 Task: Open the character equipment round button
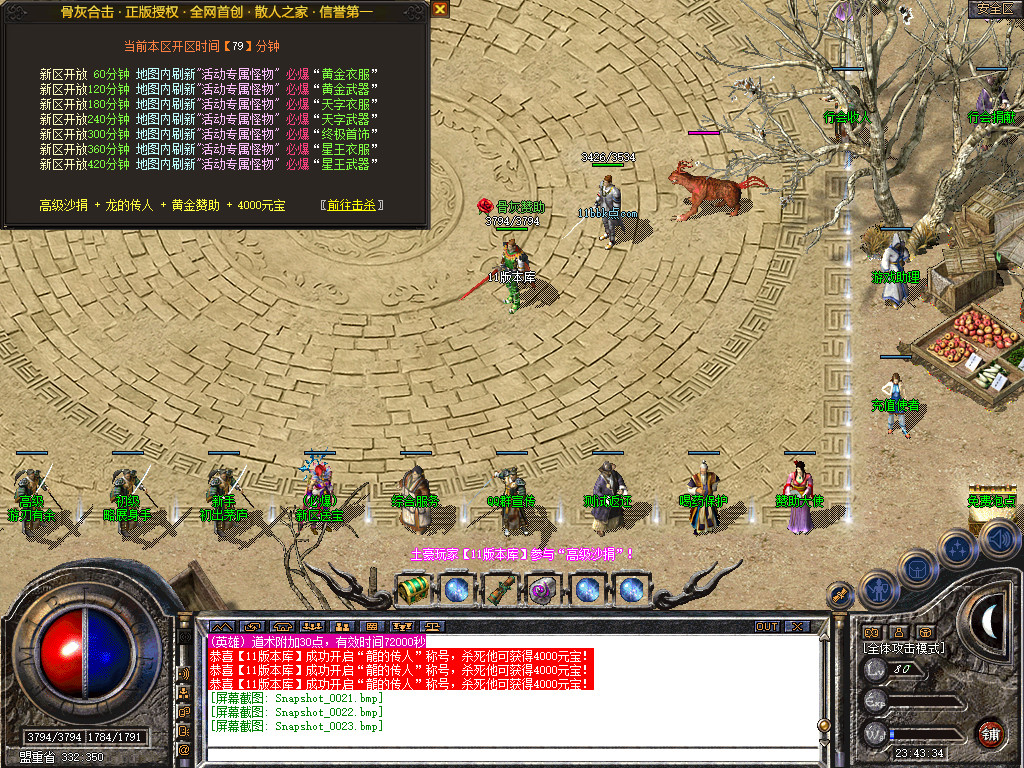(877, 589)
